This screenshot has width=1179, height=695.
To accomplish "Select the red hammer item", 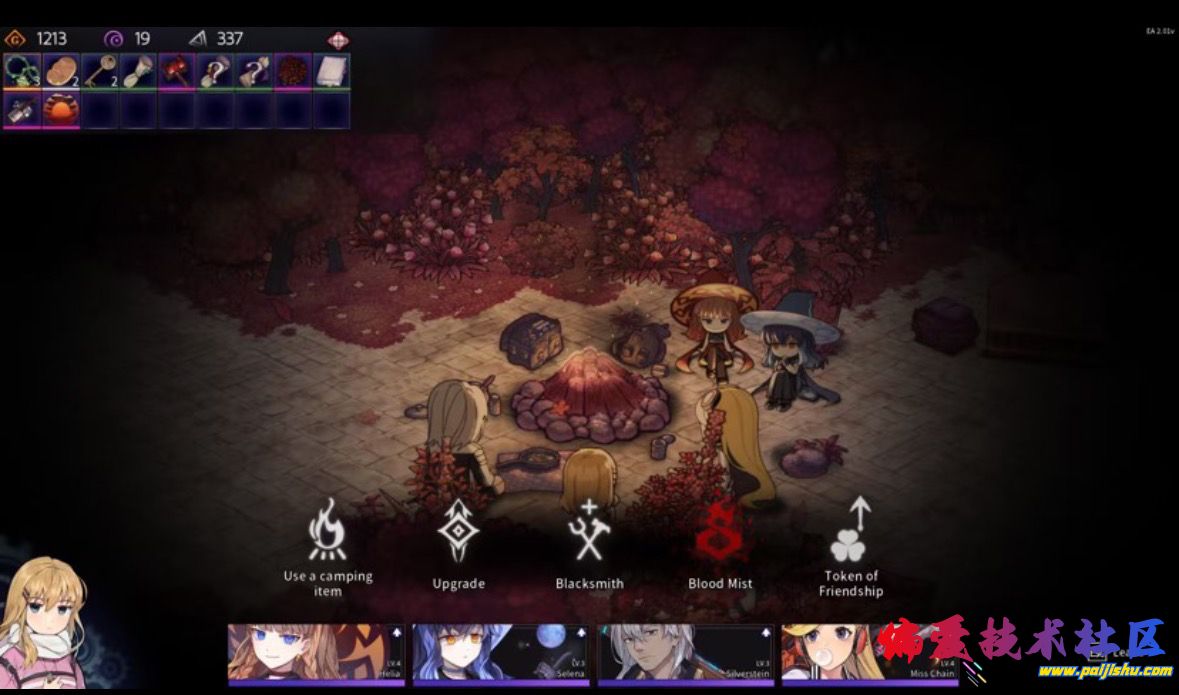I will click(176, 72).
